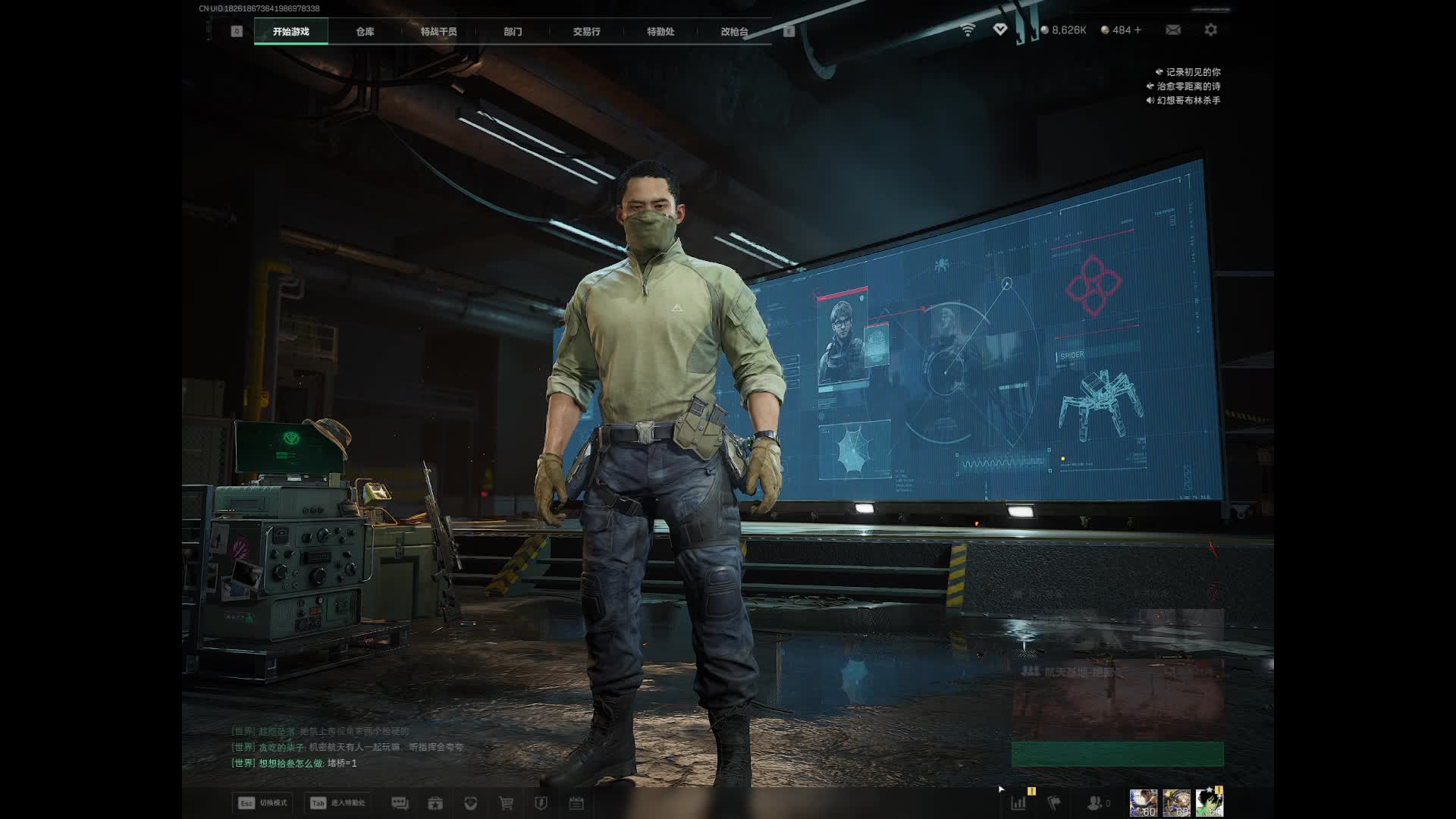Switch to the 改枪台 gunsmith tab
This screenshot has width=1456, height=819.
pos(734,31)
